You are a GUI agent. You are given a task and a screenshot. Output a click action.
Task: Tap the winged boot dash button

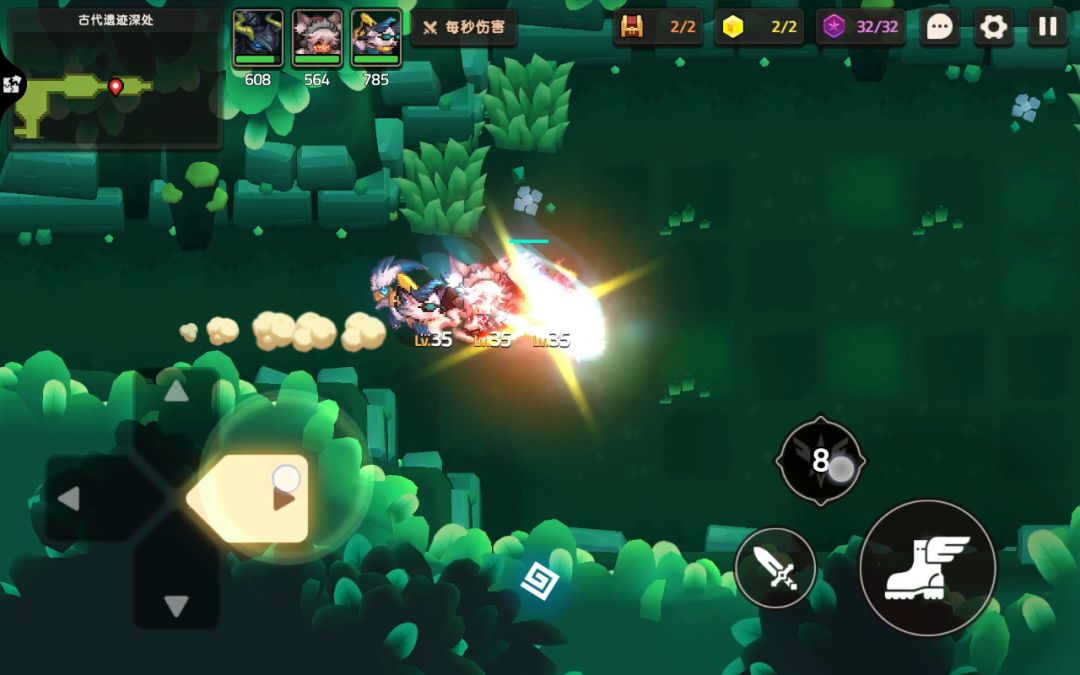(927, 567)
